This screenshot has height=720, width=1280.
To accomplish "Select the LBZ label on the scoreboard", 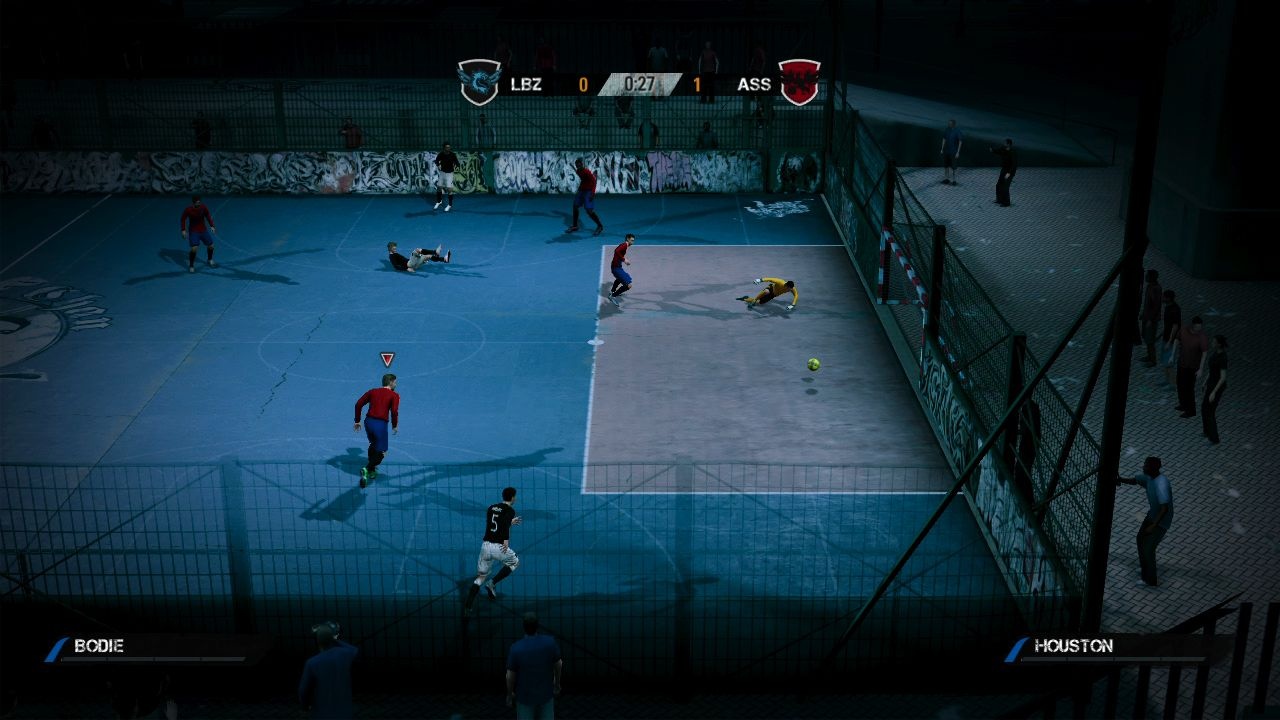I will click(x=526, y=84).
